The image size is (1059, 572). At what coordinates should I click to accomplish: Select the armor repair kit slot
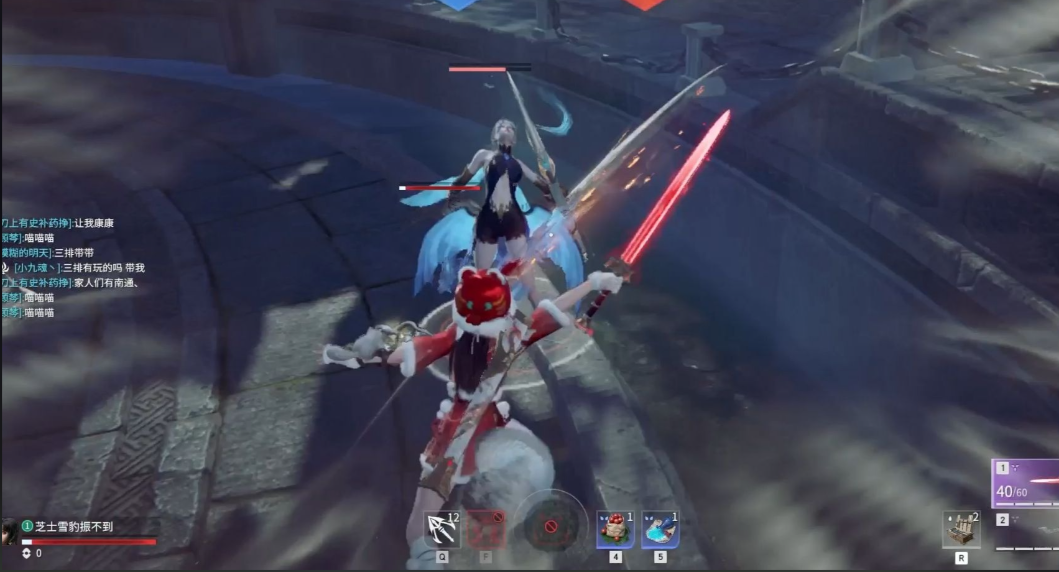coord(961,529)
